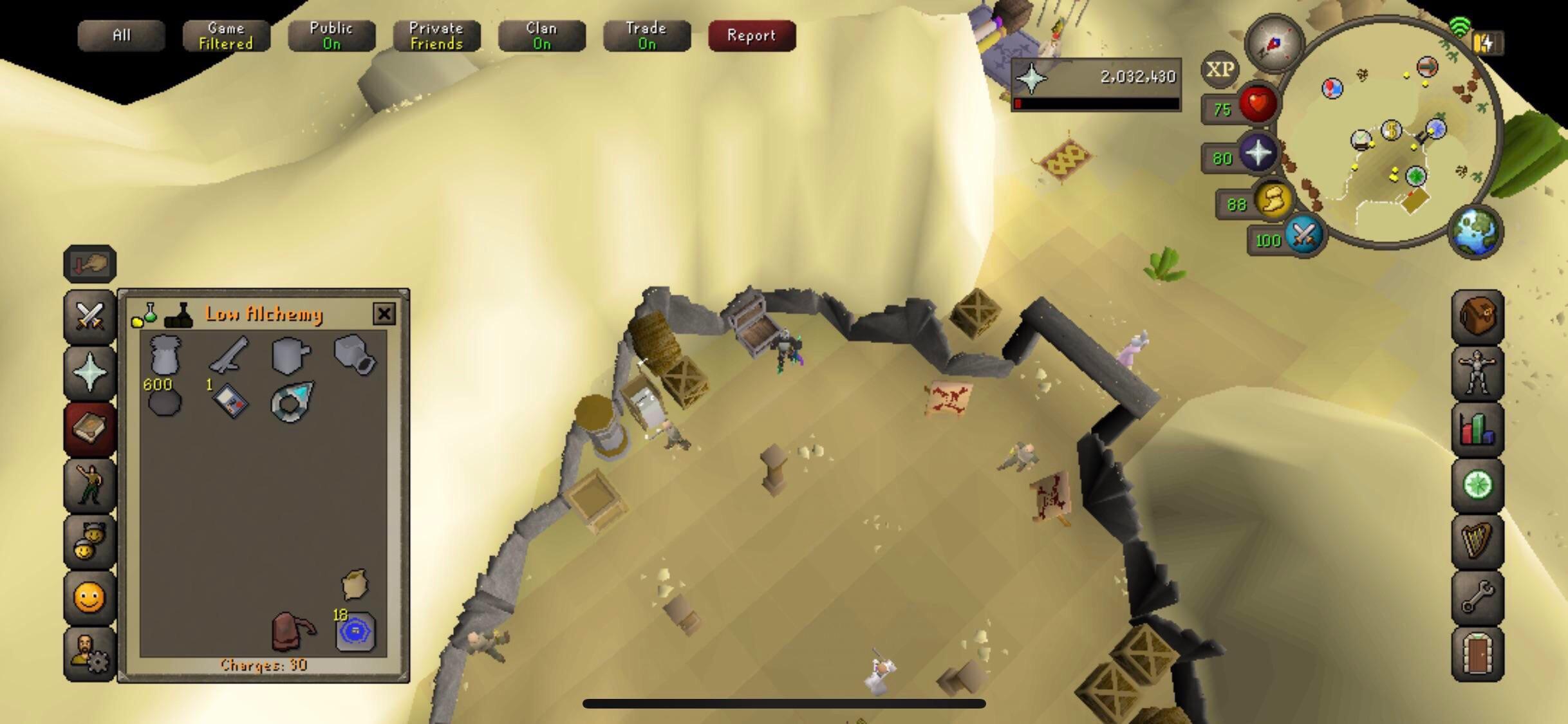Toggle the tap-to-drop hand icon
The image size is (1568, 724).
89,264
